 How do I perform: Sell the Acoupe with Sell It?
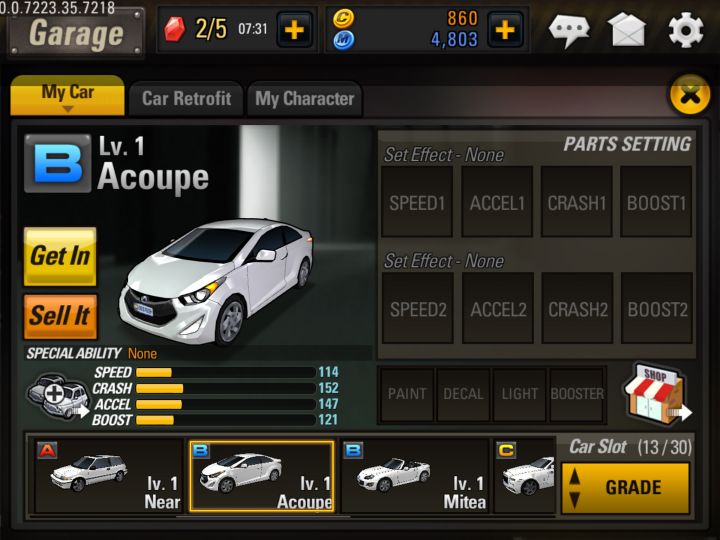(60, 315)
